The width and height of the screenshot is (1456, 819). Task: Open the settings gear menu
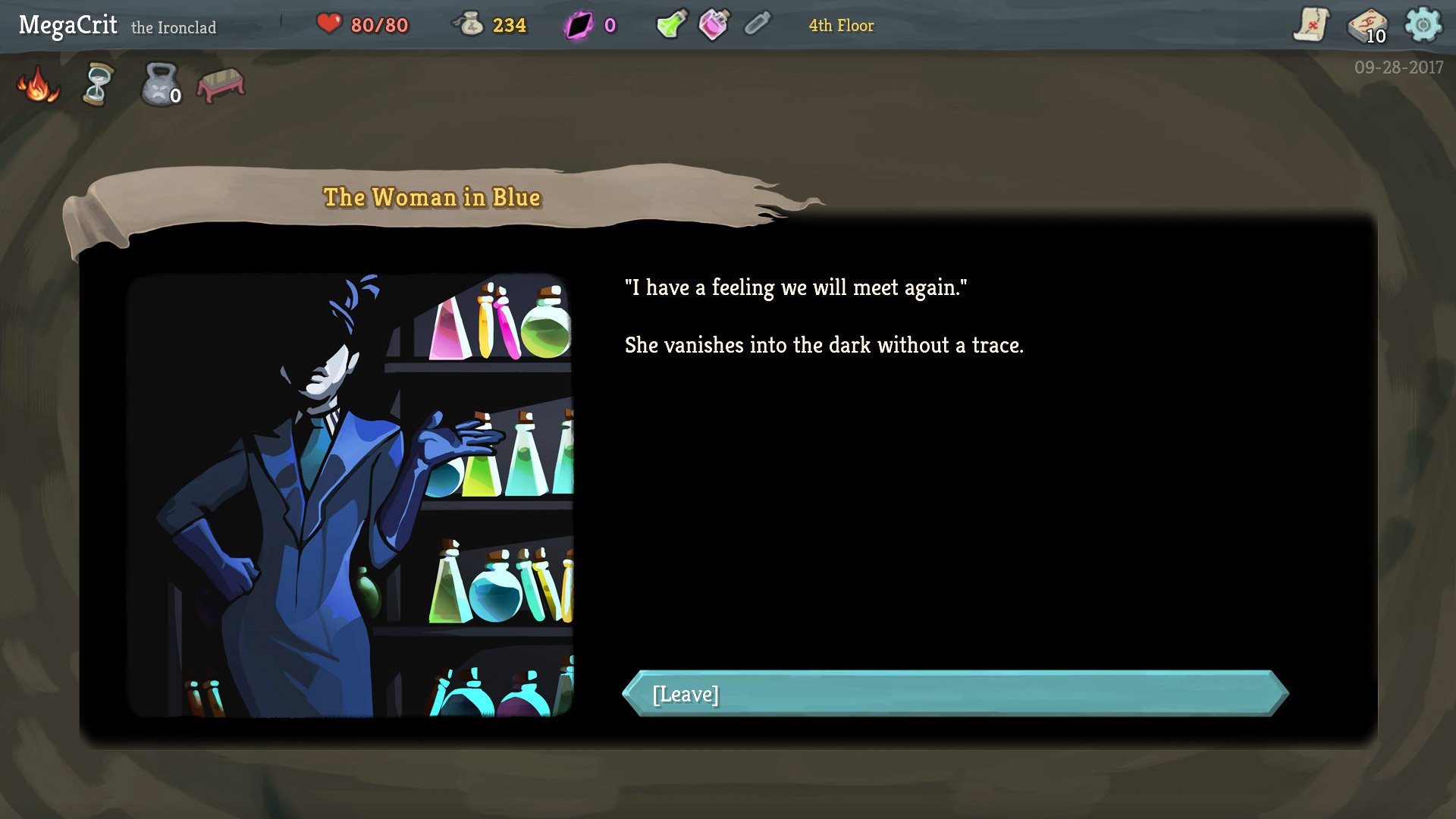pyautogui.click(x=1423, y=24)
